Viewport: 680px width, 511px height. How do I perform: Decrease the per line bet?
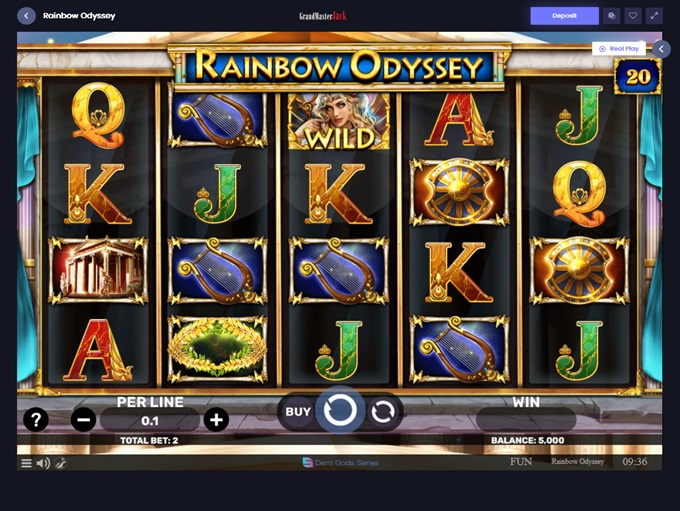click(x=84, y=420)
